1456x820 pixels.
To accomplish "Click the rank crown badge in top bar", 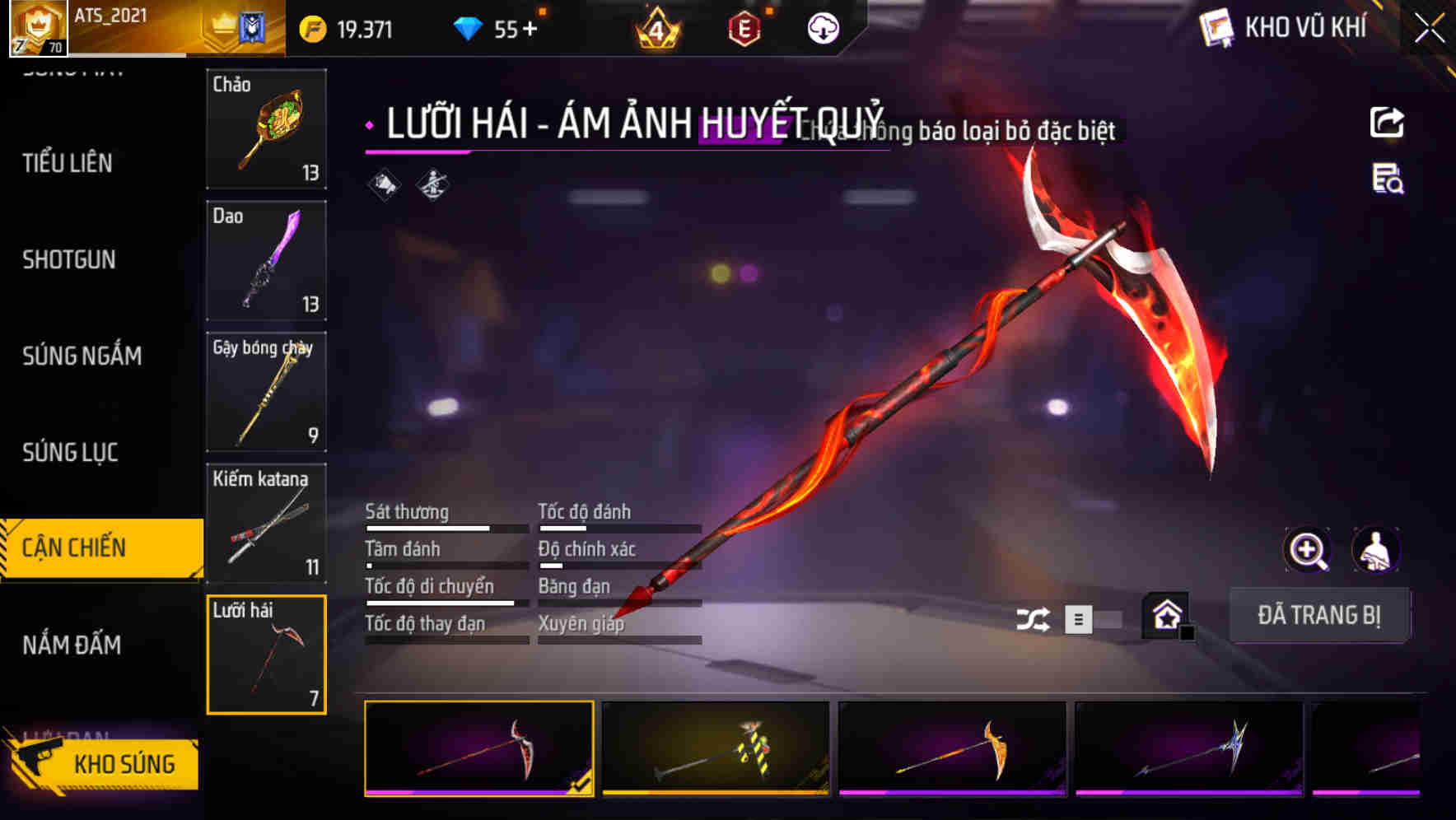I will 656,28.
